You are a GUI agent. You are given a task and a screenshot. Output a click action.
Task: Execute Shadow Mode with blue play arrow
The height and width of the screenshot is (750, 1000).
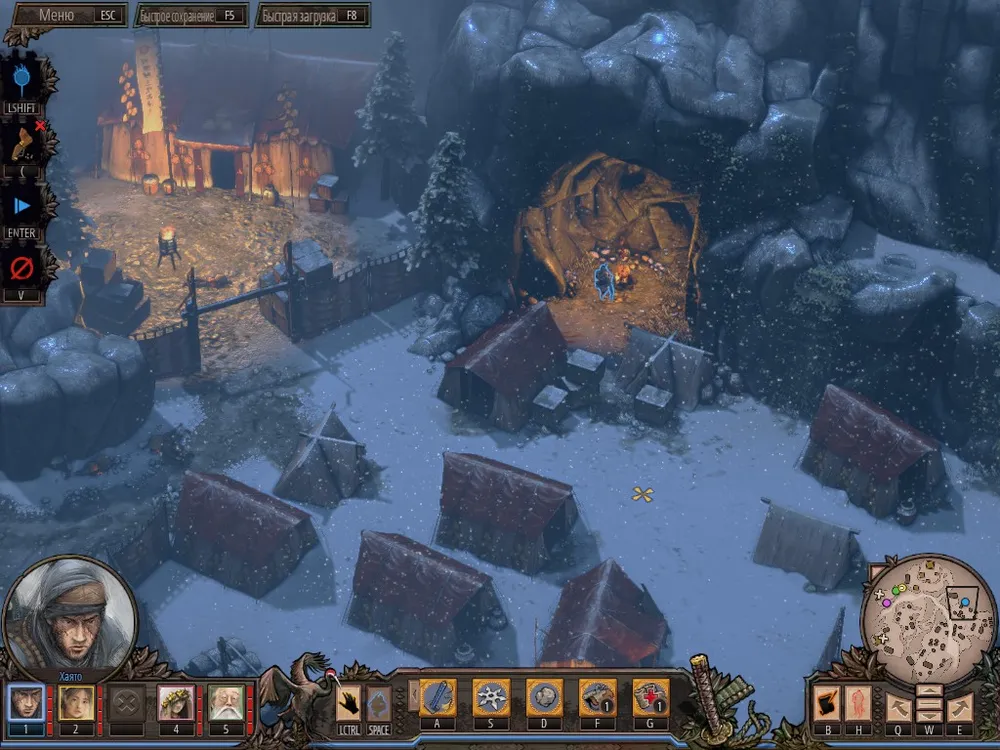coord(22,206)
